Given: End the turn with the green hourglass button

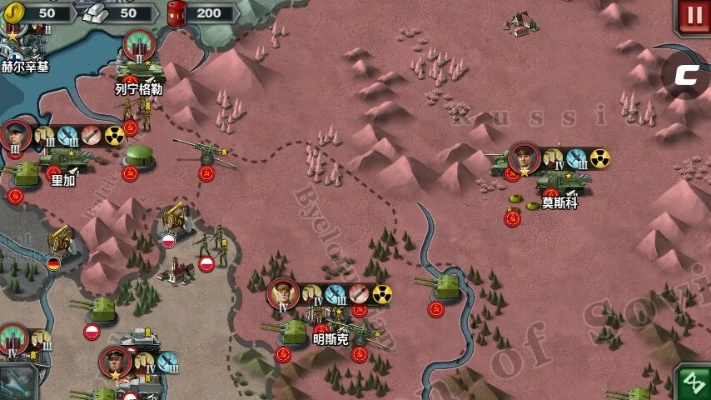Looking at the screenshot, I should coord(692,383).
